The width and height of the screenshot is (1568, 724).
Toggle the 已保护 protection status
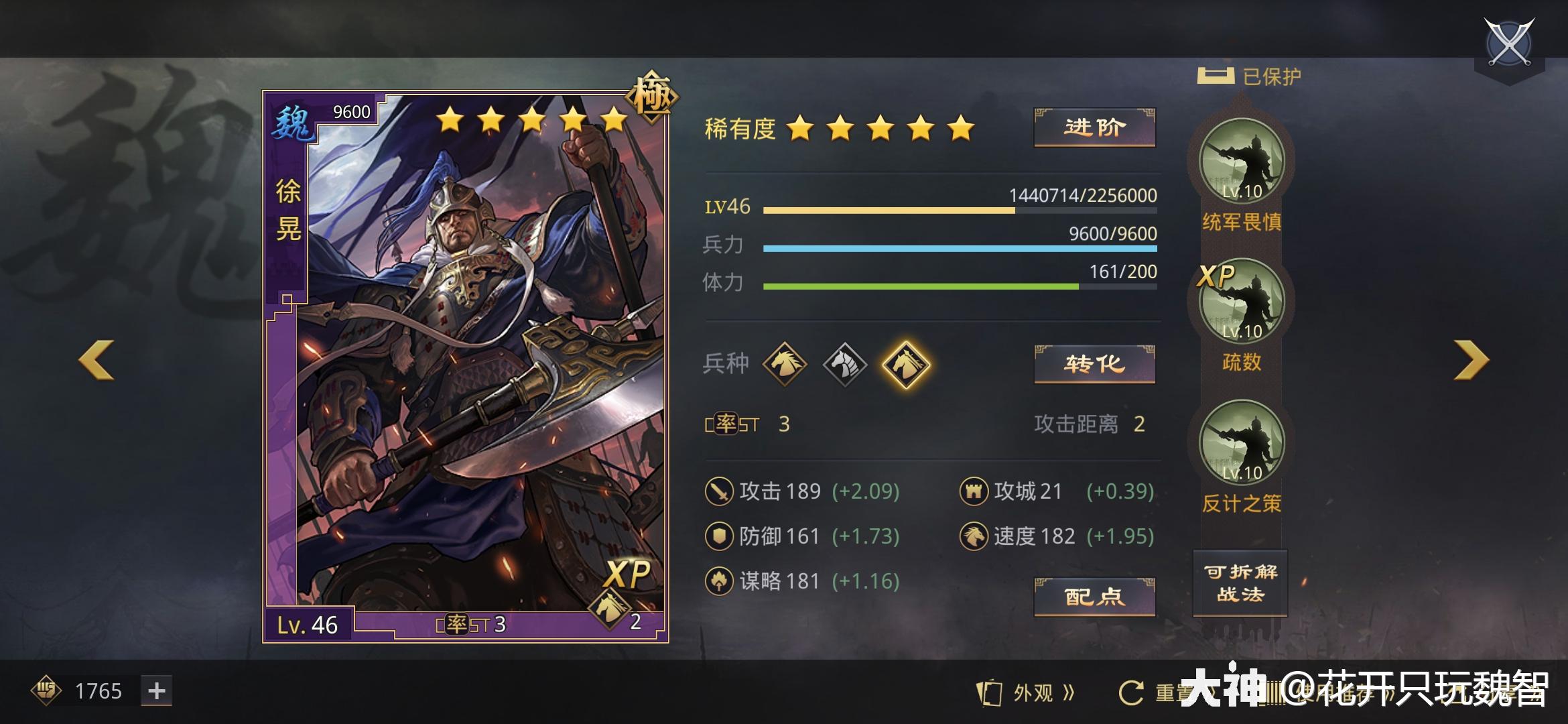pos(1251,76)
